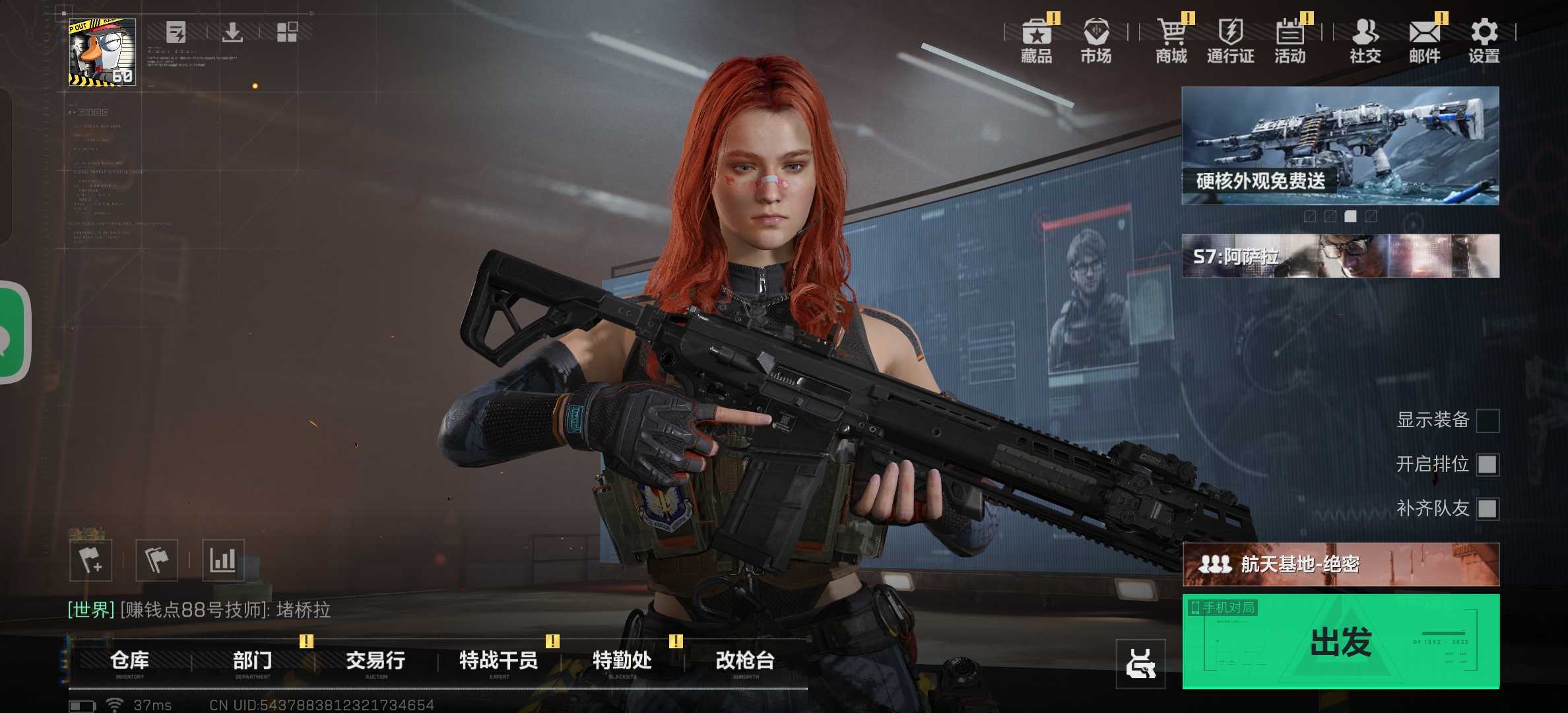
Task: Switch to the 特战干员 operators tab
Action: [x=498, y=661]
